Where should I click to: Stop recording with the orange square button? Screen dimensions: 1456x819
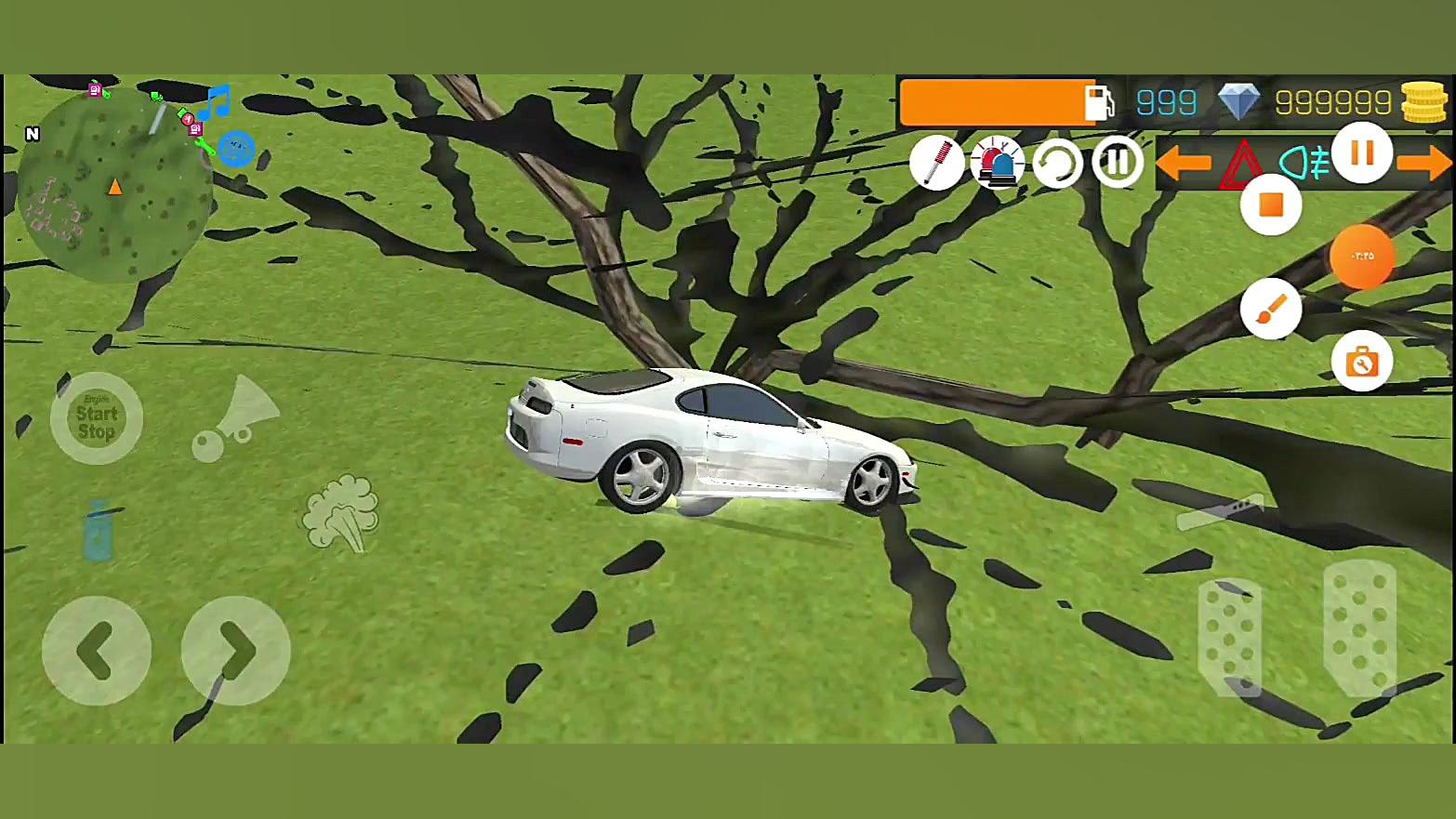click(x=1271, y=205)
